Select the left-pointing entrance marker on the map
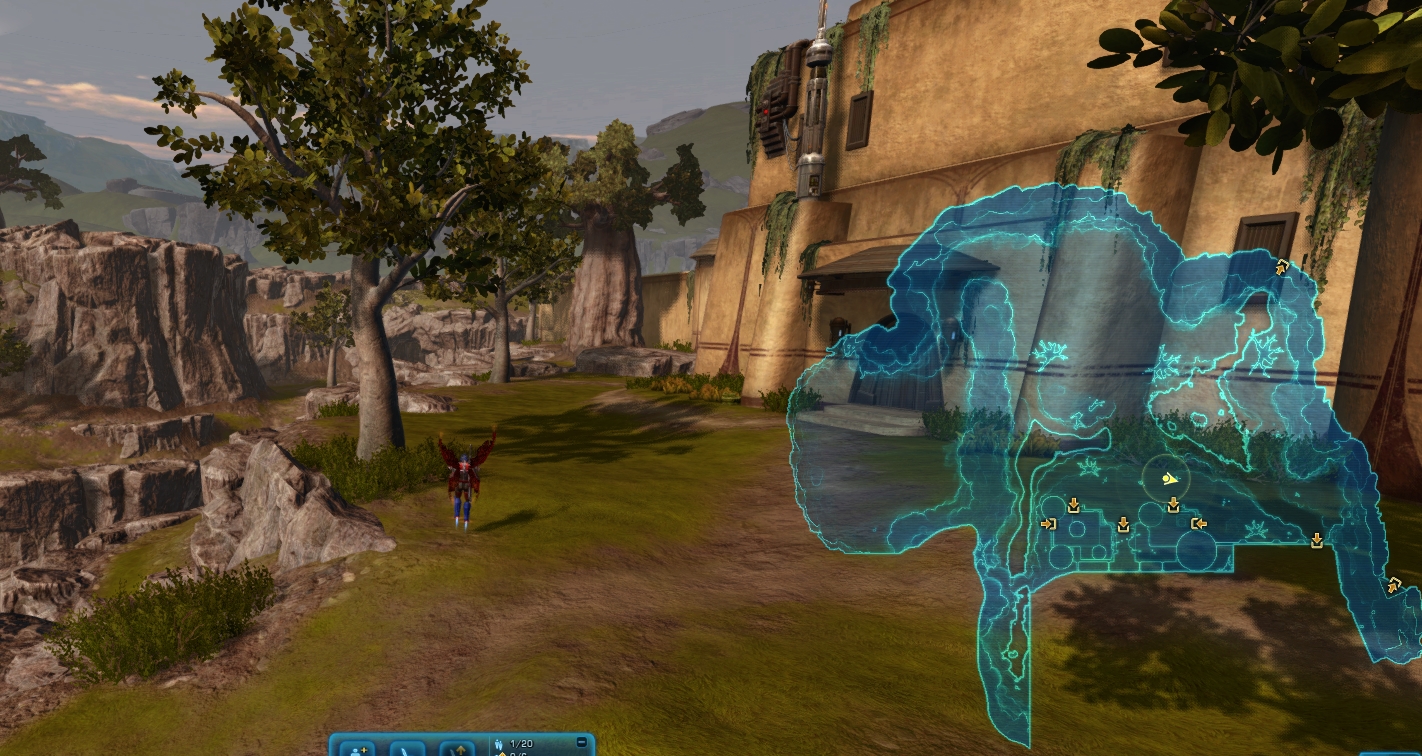 pos(1198,523)
